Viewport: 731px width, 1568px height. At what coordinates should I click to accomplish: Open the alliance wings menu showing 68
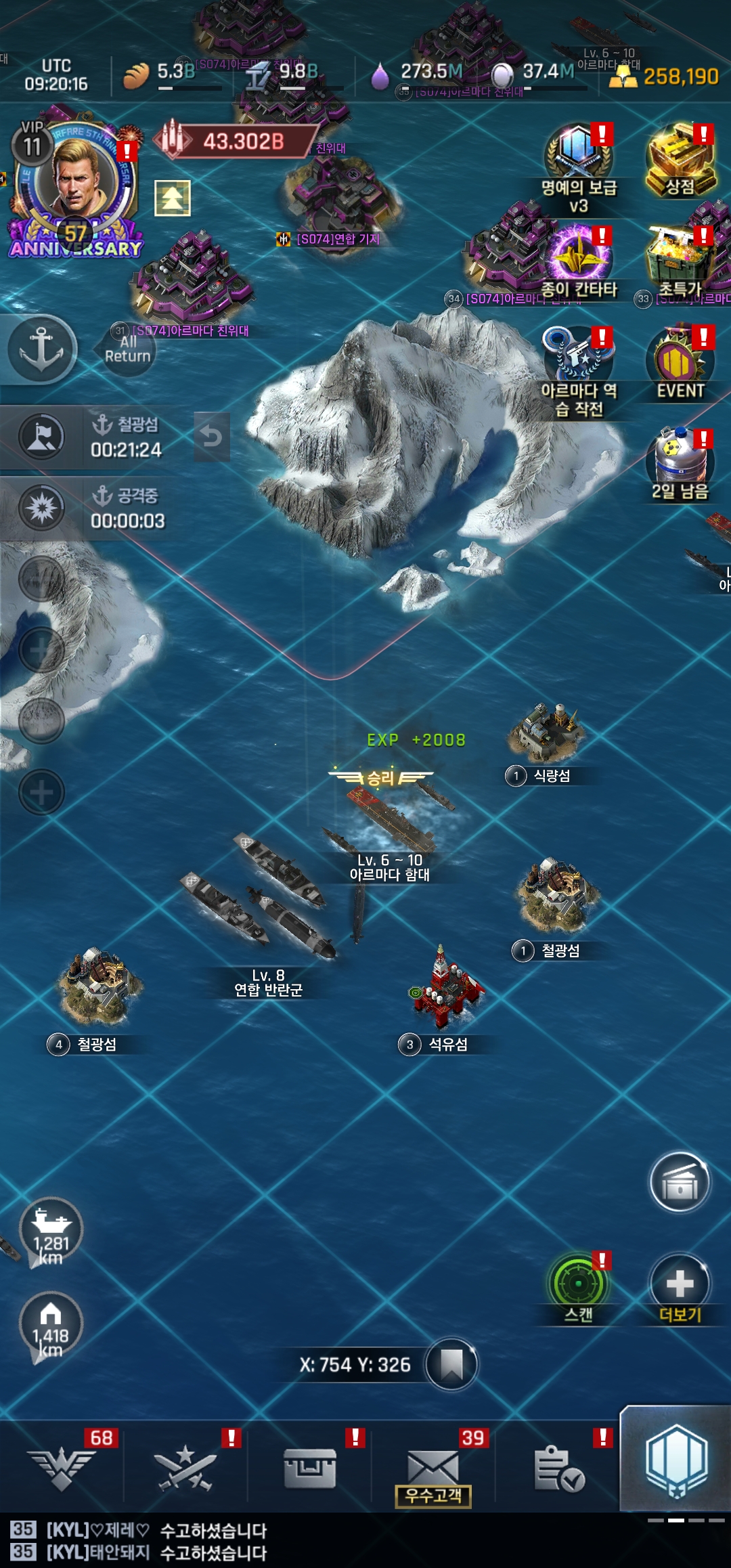(62, 1468)
